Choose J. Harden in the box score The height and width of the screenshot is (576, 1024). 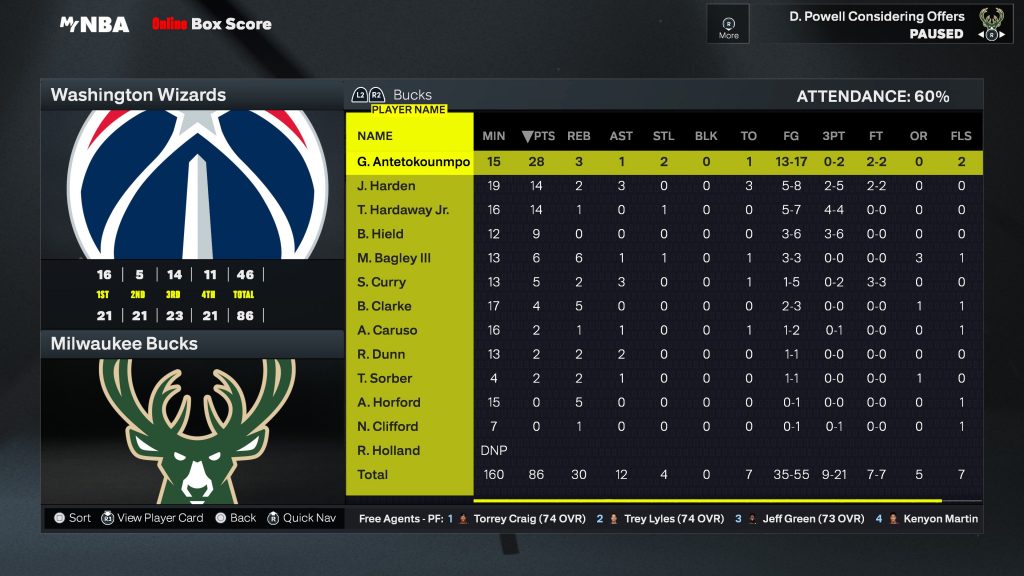click(x=386, y=186)
